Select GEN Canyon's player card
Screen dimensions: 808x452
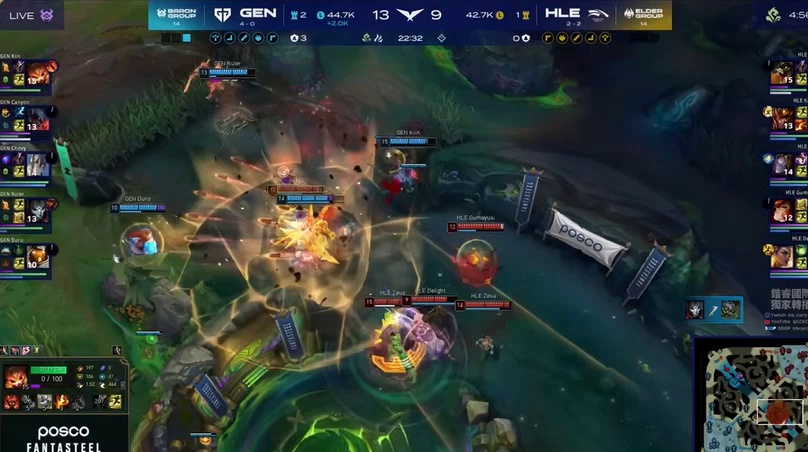click(x=27, y=117)
